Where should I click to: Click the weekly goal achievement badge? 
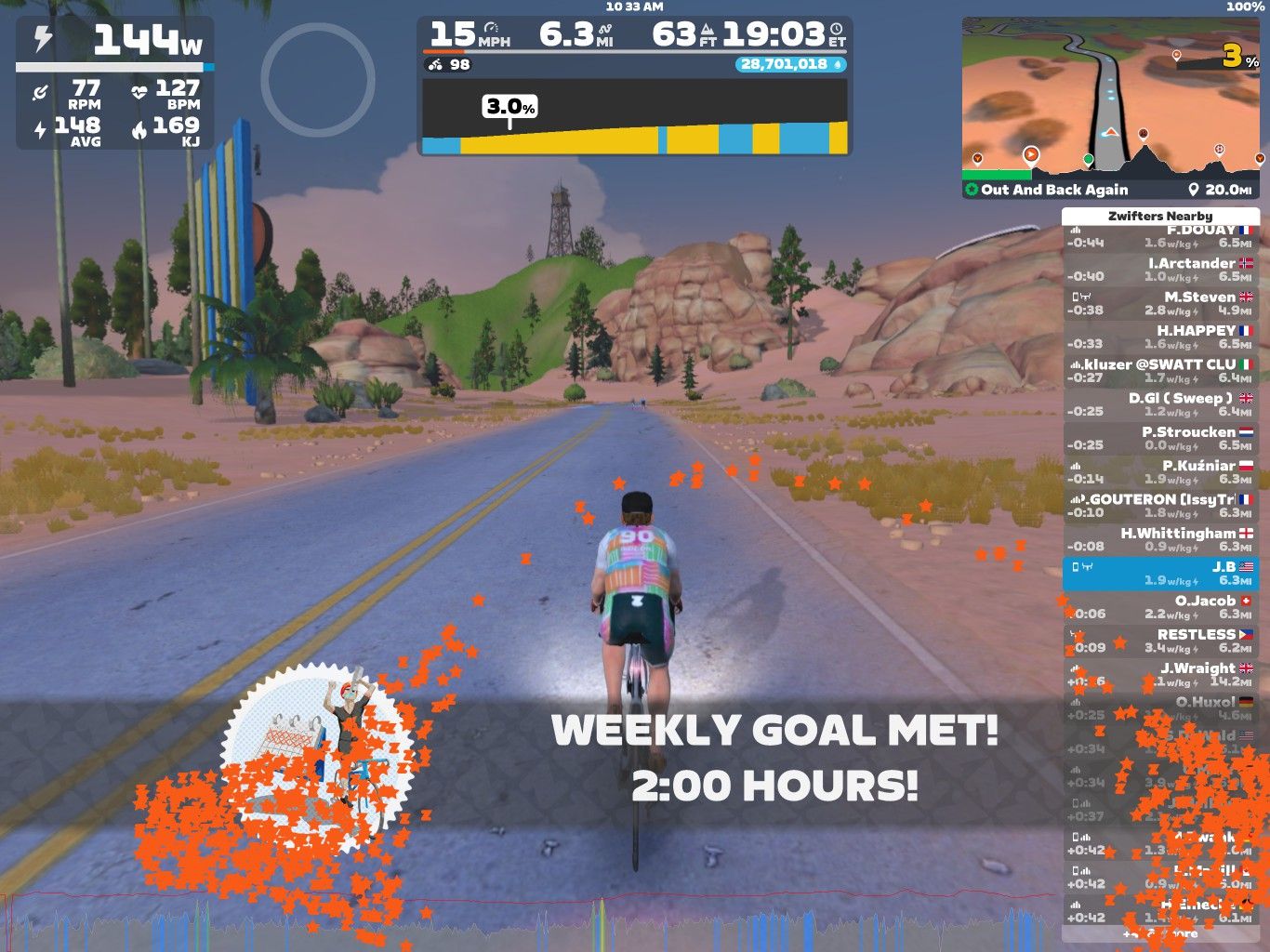point(317,758)
